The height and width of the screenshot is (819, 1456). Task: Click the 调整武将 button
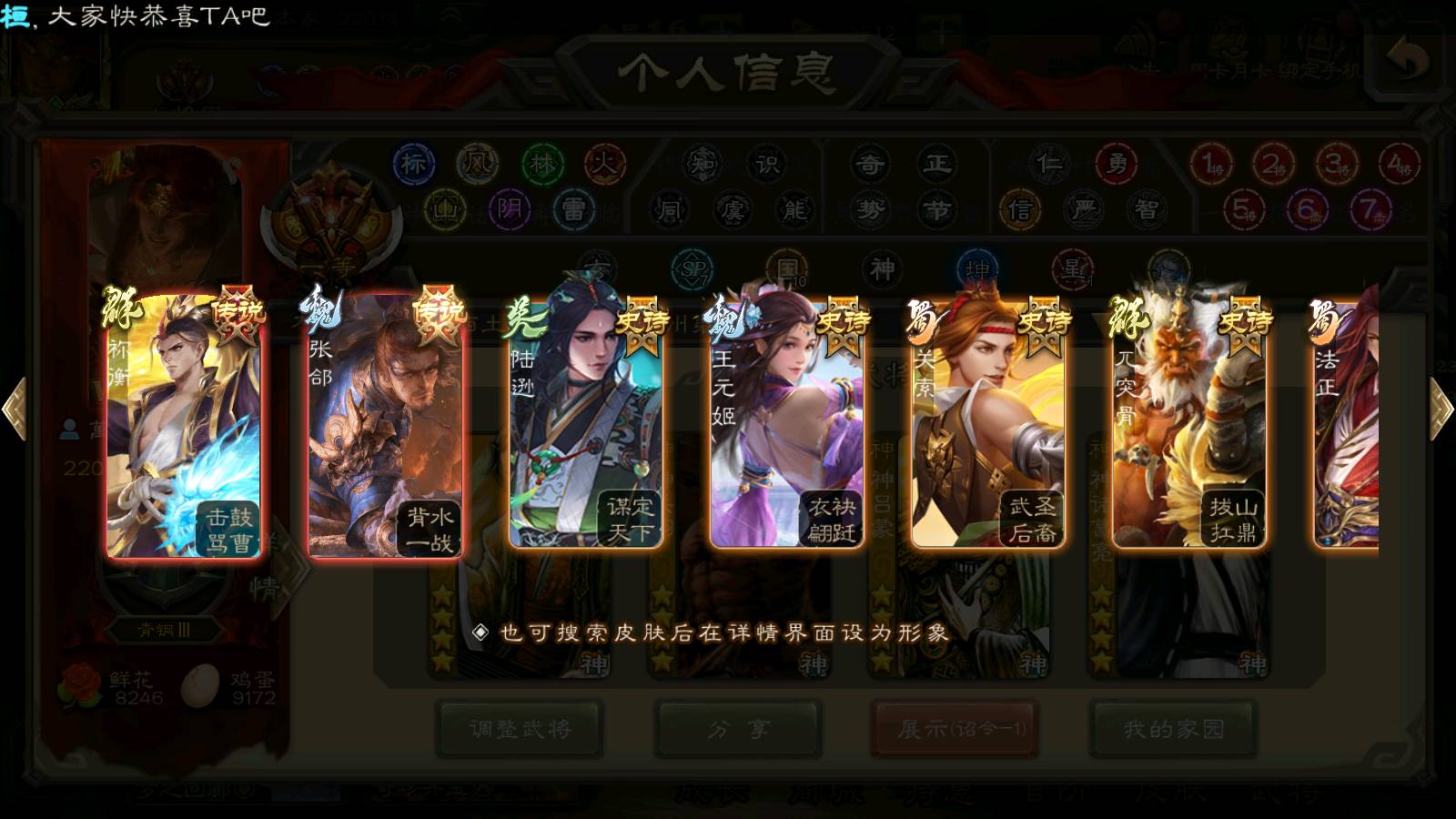[x=520, y=728]
